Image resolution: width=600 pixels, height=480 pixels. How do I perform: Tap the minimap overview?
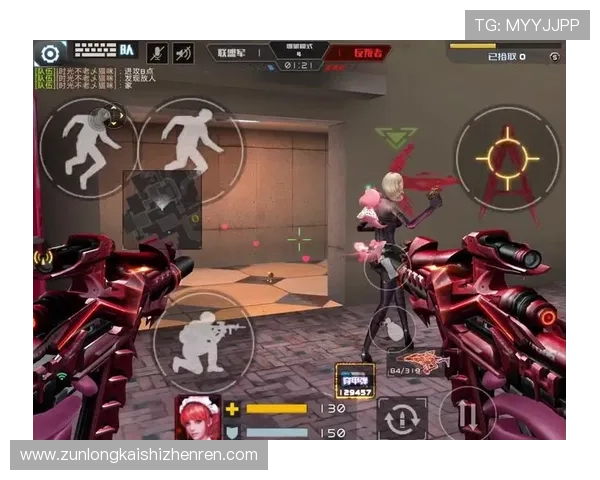click(161, 208)
